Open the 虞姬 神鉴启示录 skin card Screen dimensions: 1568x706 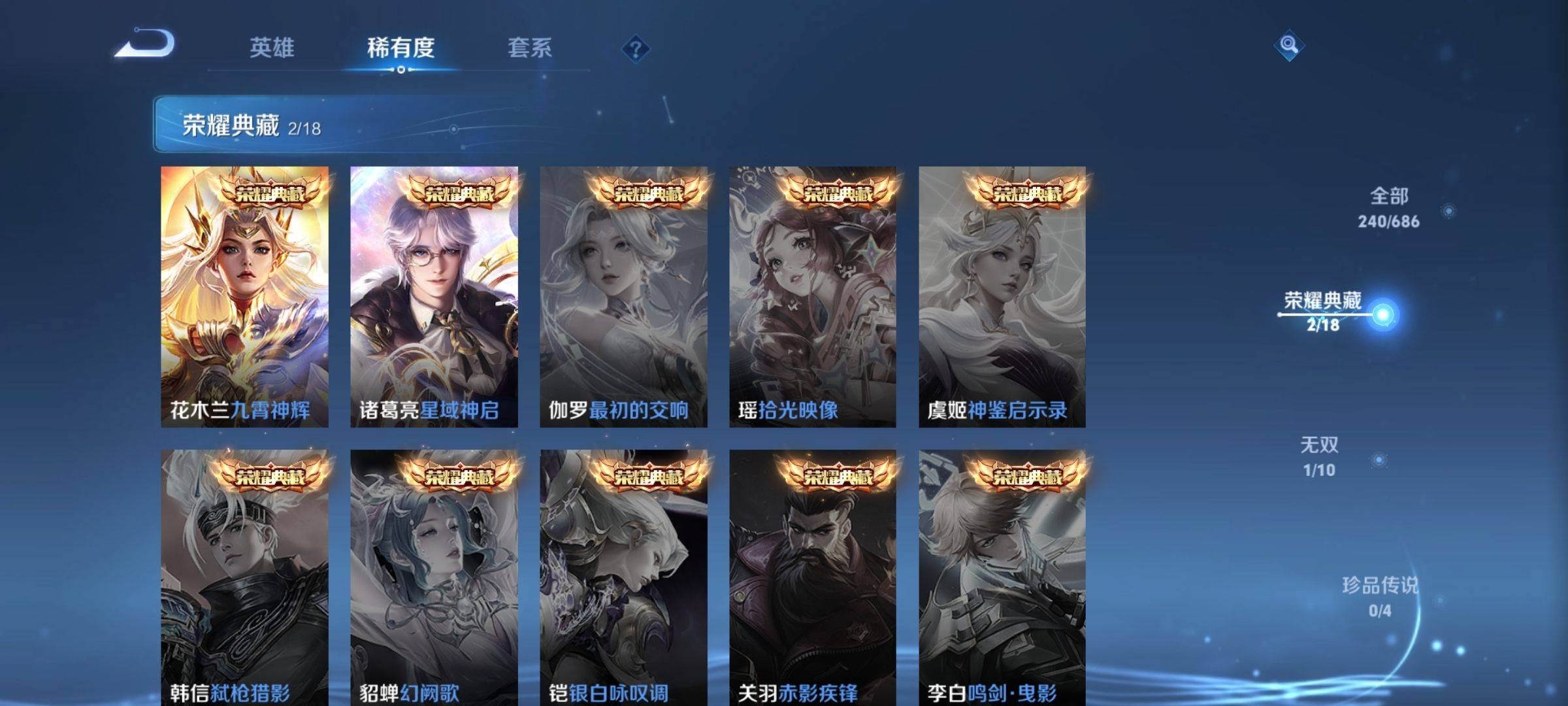(x=1002, y=297)
